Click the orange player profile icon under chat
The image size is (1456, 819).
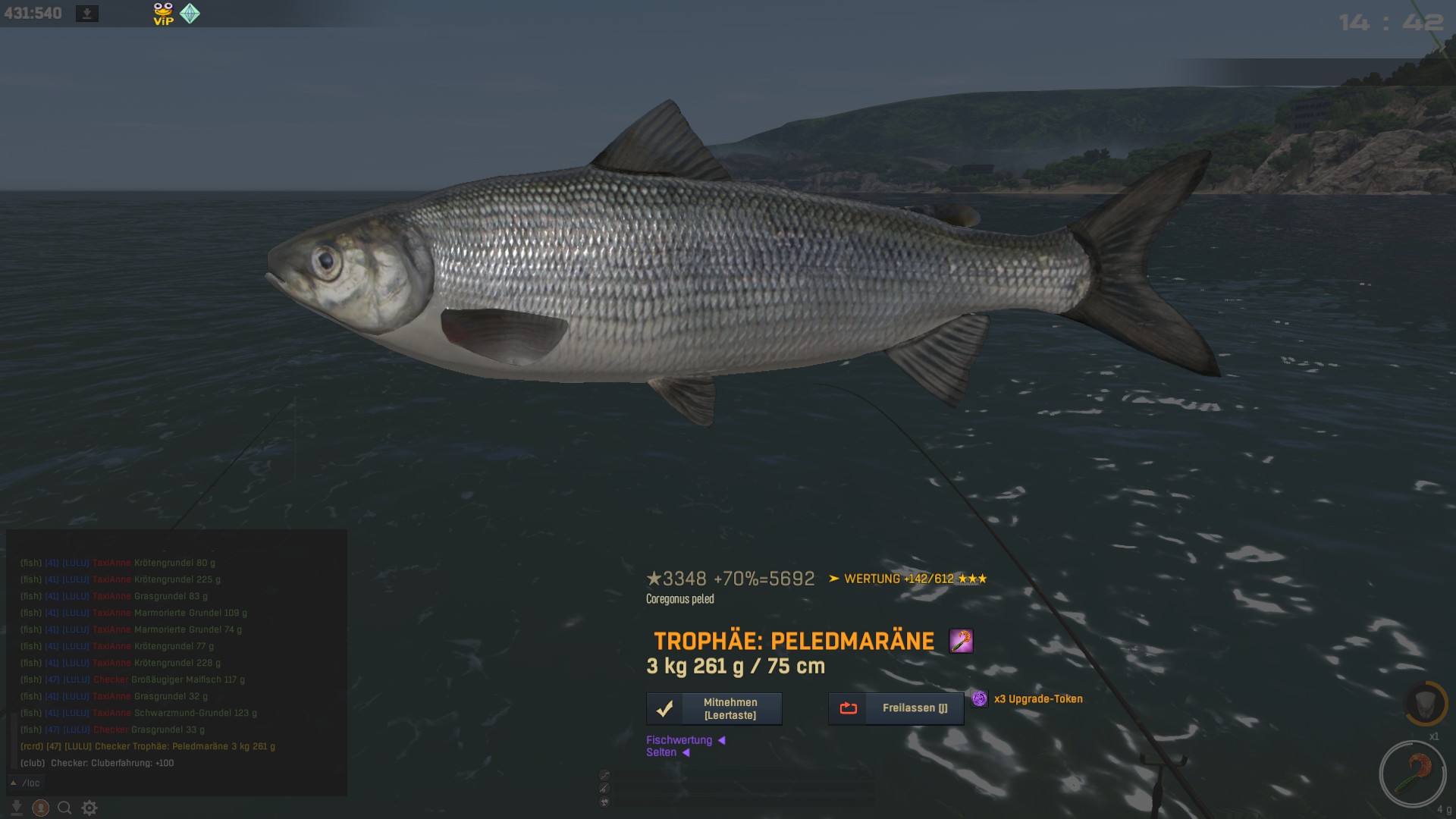point(41,808)
